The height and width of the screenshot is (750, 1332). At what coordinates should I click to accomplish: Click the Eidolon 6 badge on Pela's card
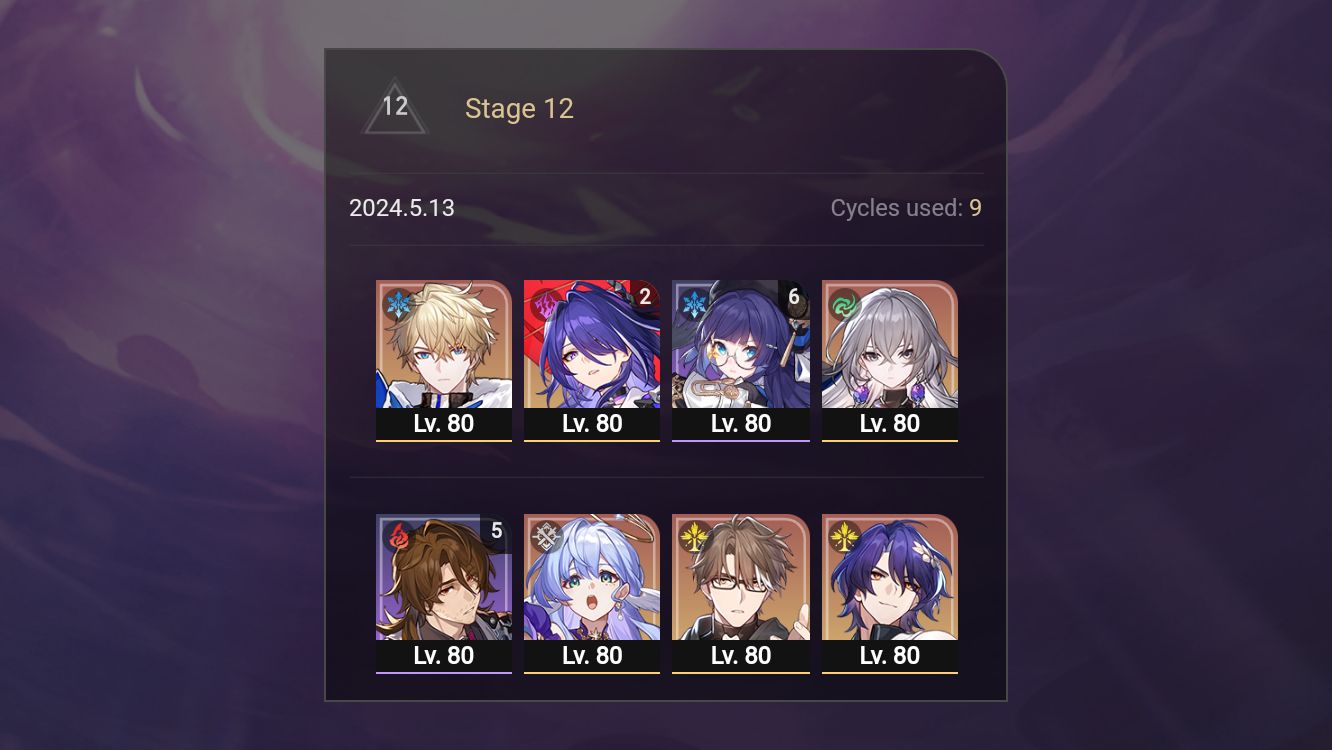coord(793,295)
